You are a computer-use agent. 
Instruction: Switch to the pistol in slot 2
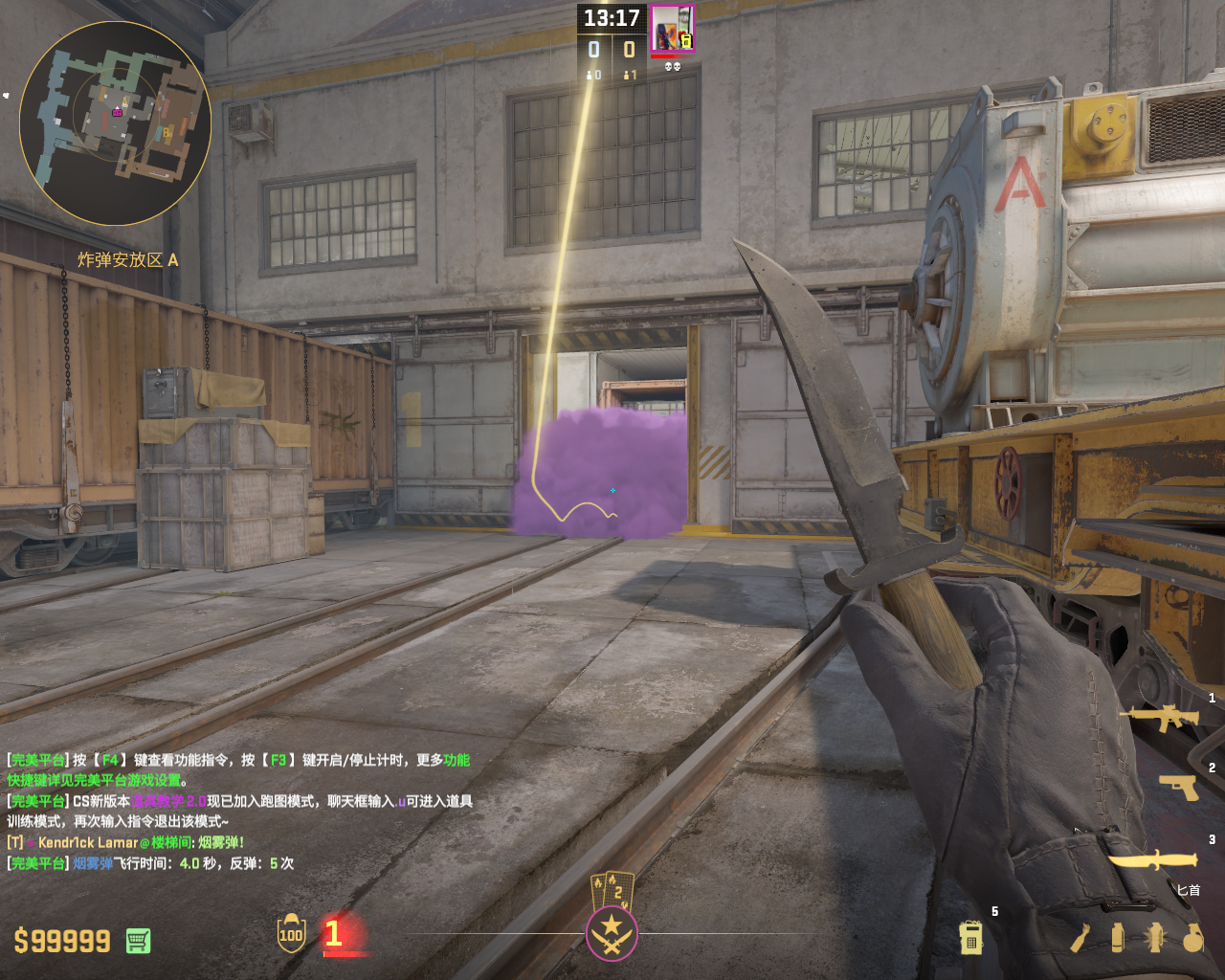pyautogui.click(x=1178, y=786)
